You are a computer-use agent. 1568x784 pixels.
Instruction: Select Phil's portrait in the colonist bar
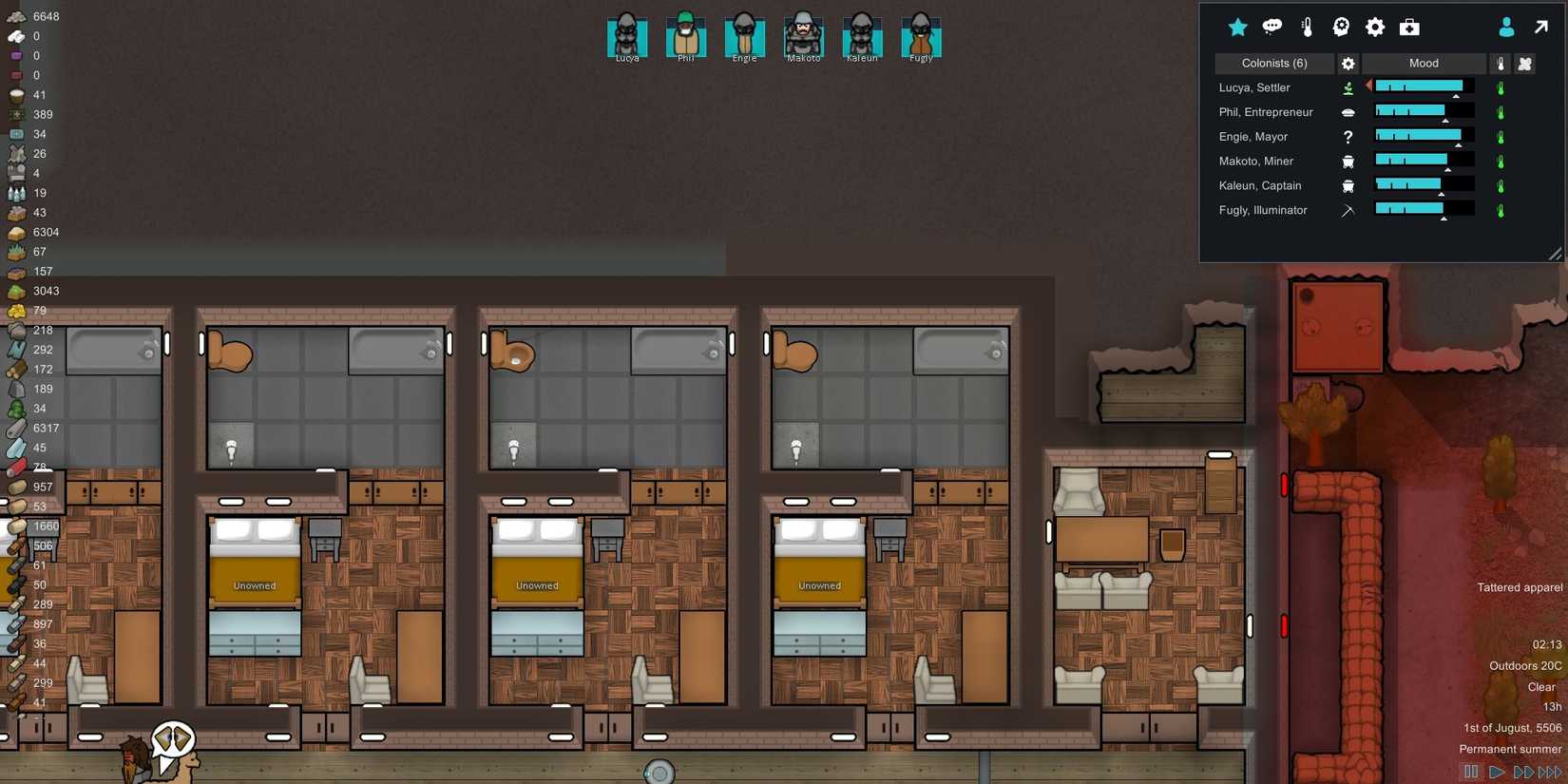(685, 36)
